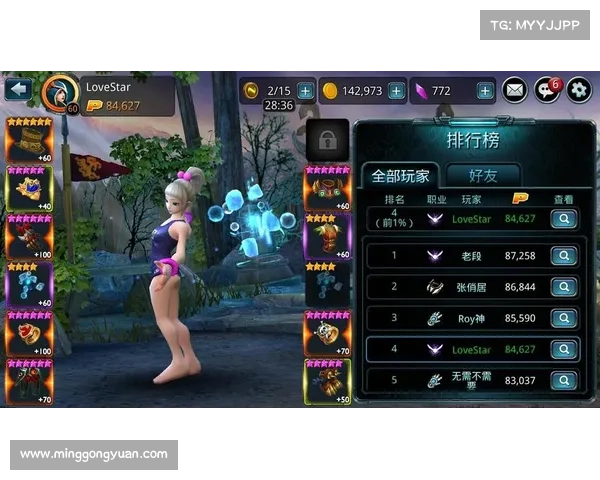The width and height of the screenshot is (600, 480).
Task: Select the red ring equipment slot
Action: (x=29, y=333)
